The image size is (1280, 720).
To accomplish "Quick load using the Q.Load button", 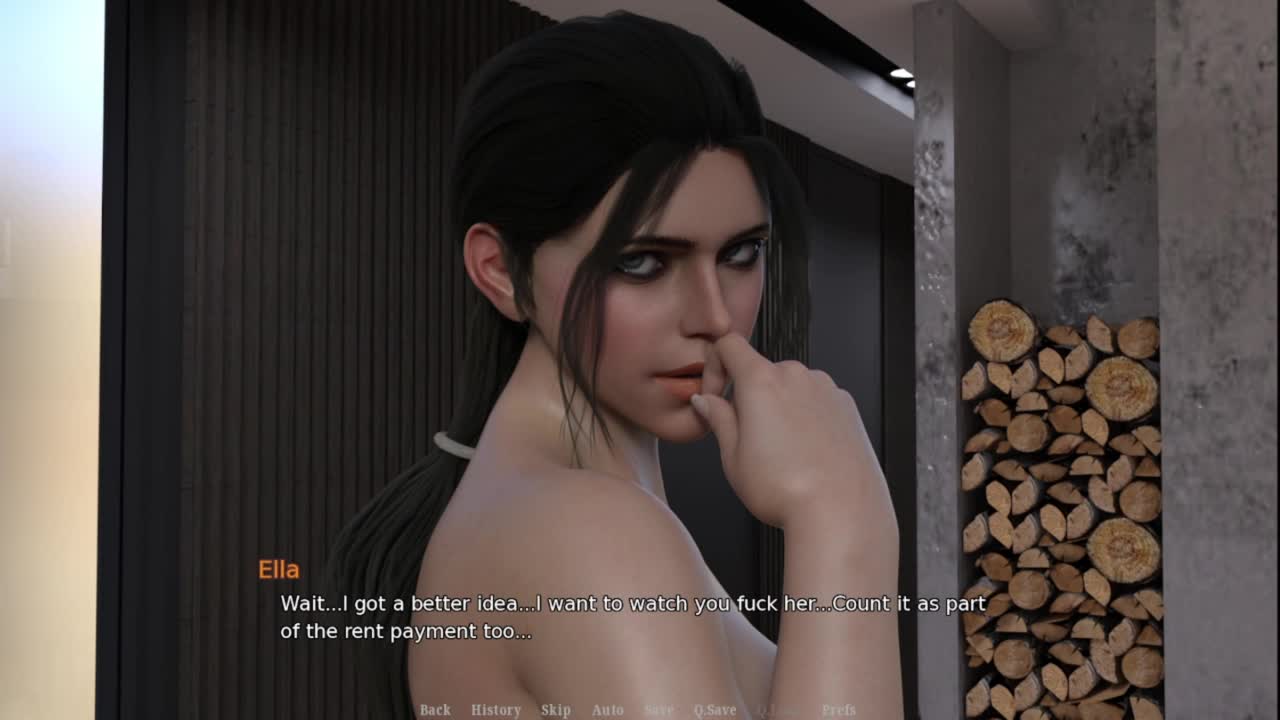I will [778, 710].
